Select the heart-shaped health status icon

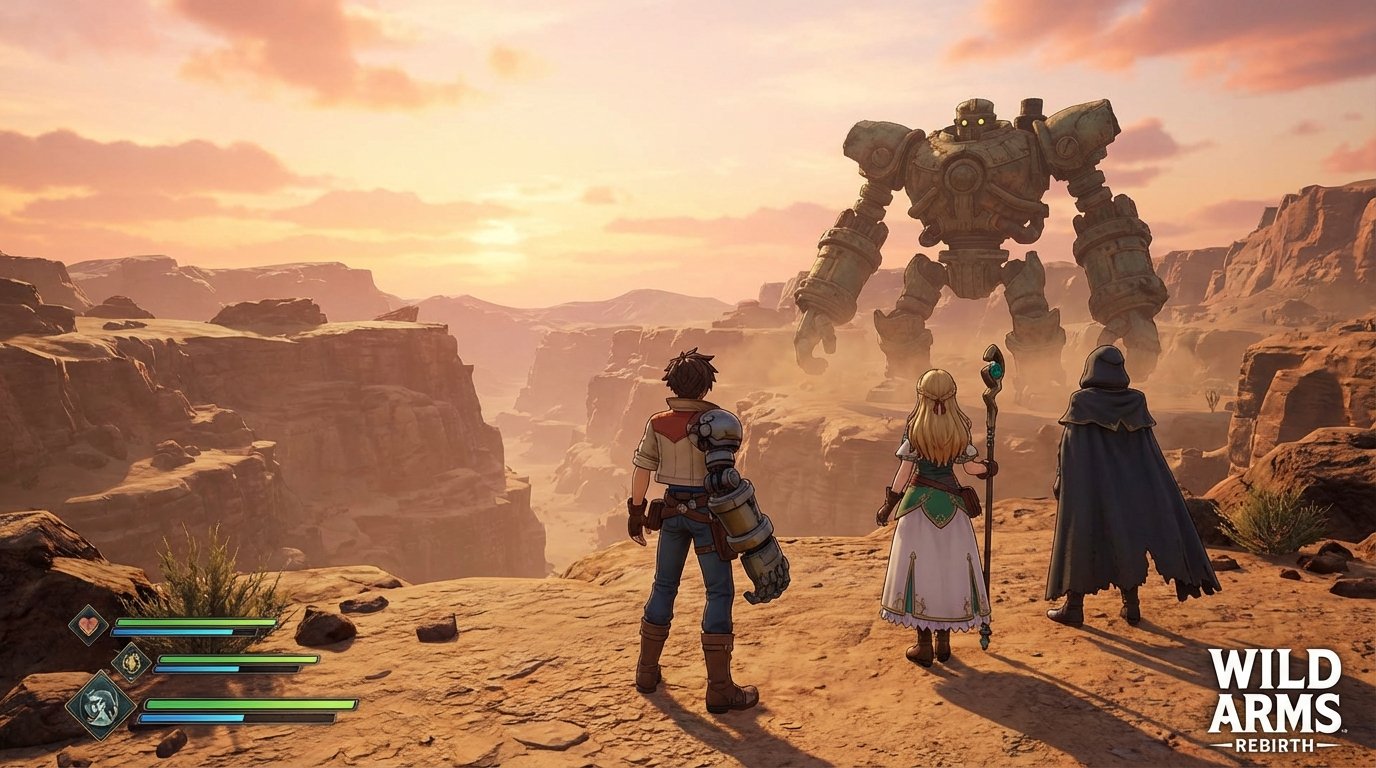pyautogui.click(x=87, y=623)
